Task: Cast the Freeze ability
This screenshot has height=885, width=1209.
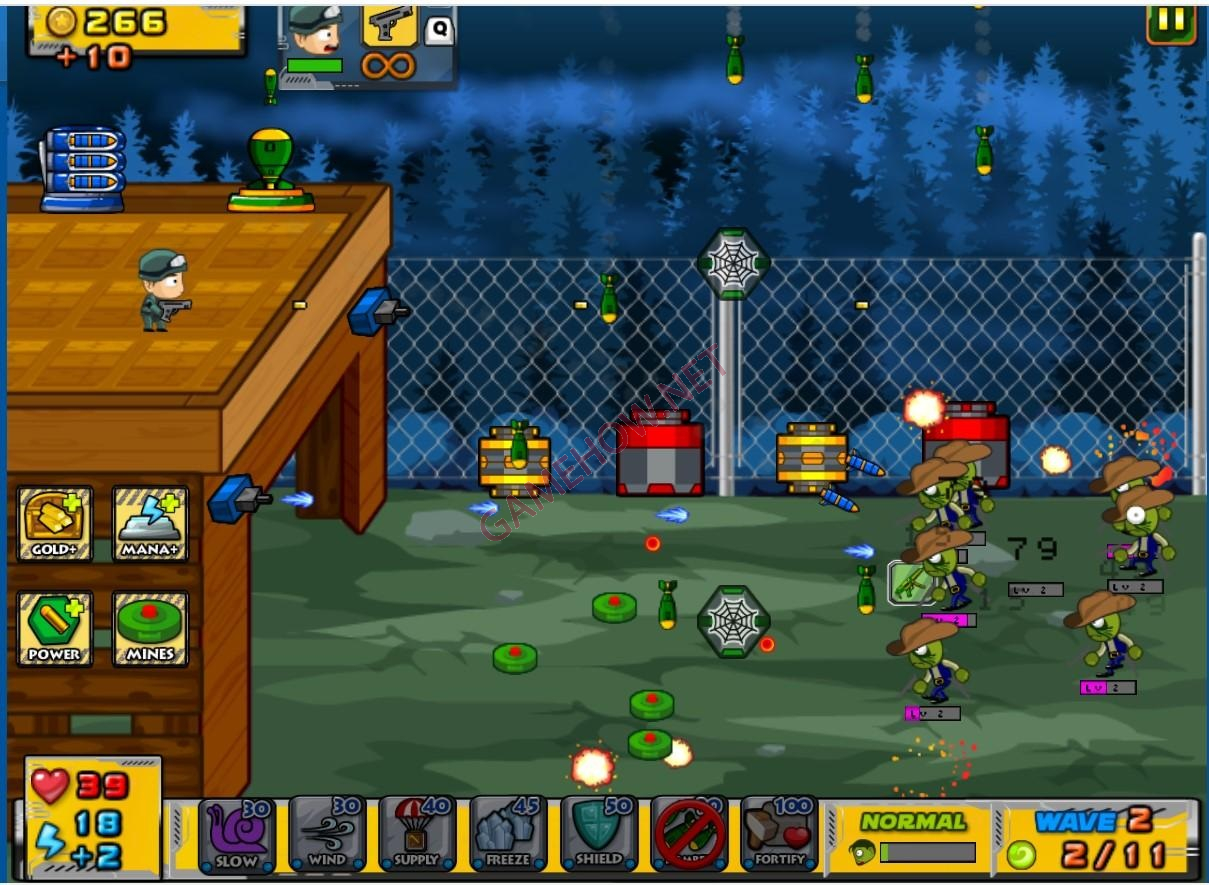Action: coord(507,833)
